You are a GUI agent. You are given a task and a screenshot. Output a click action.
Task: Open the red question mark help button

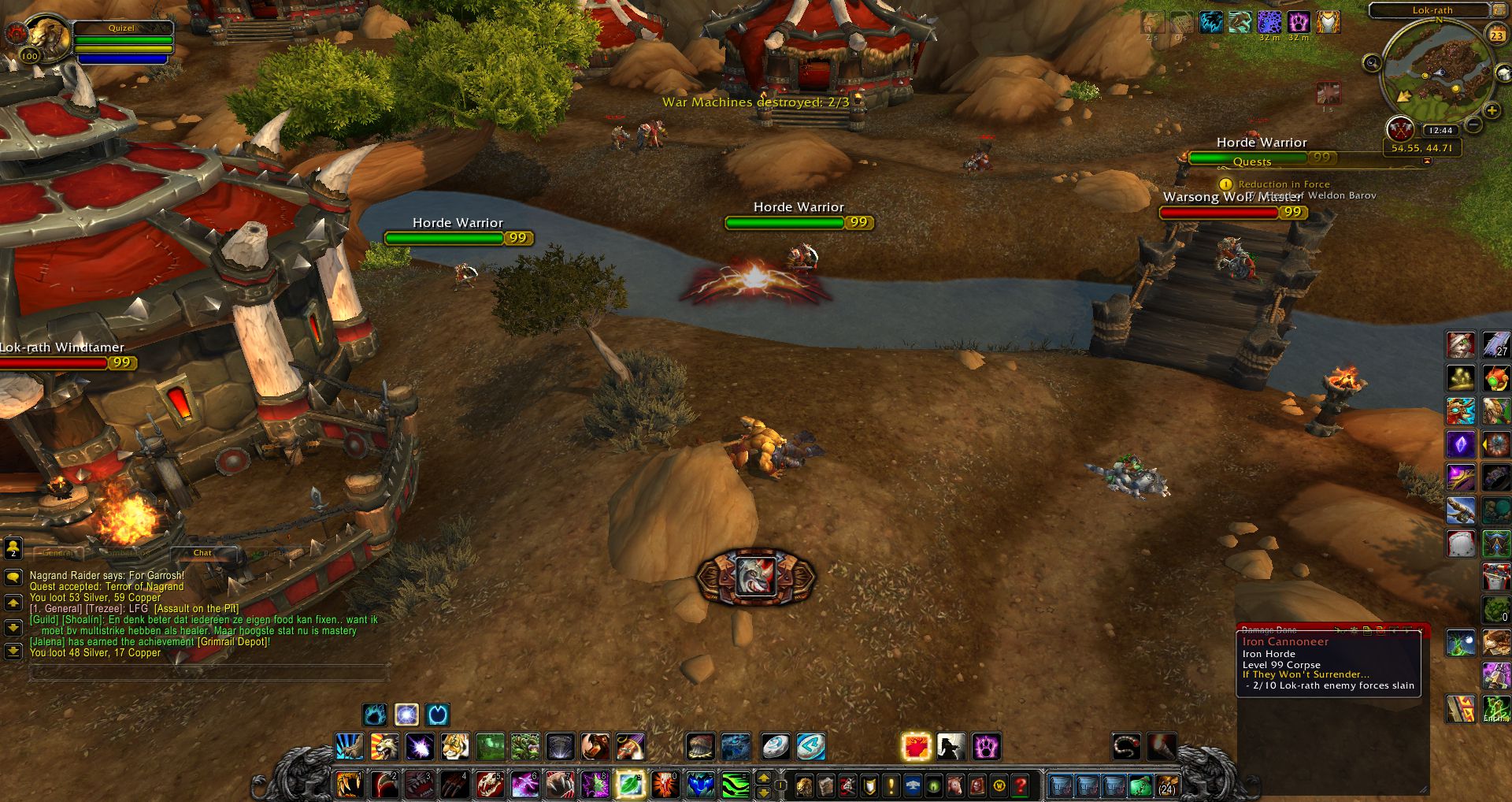(1021, 785)
